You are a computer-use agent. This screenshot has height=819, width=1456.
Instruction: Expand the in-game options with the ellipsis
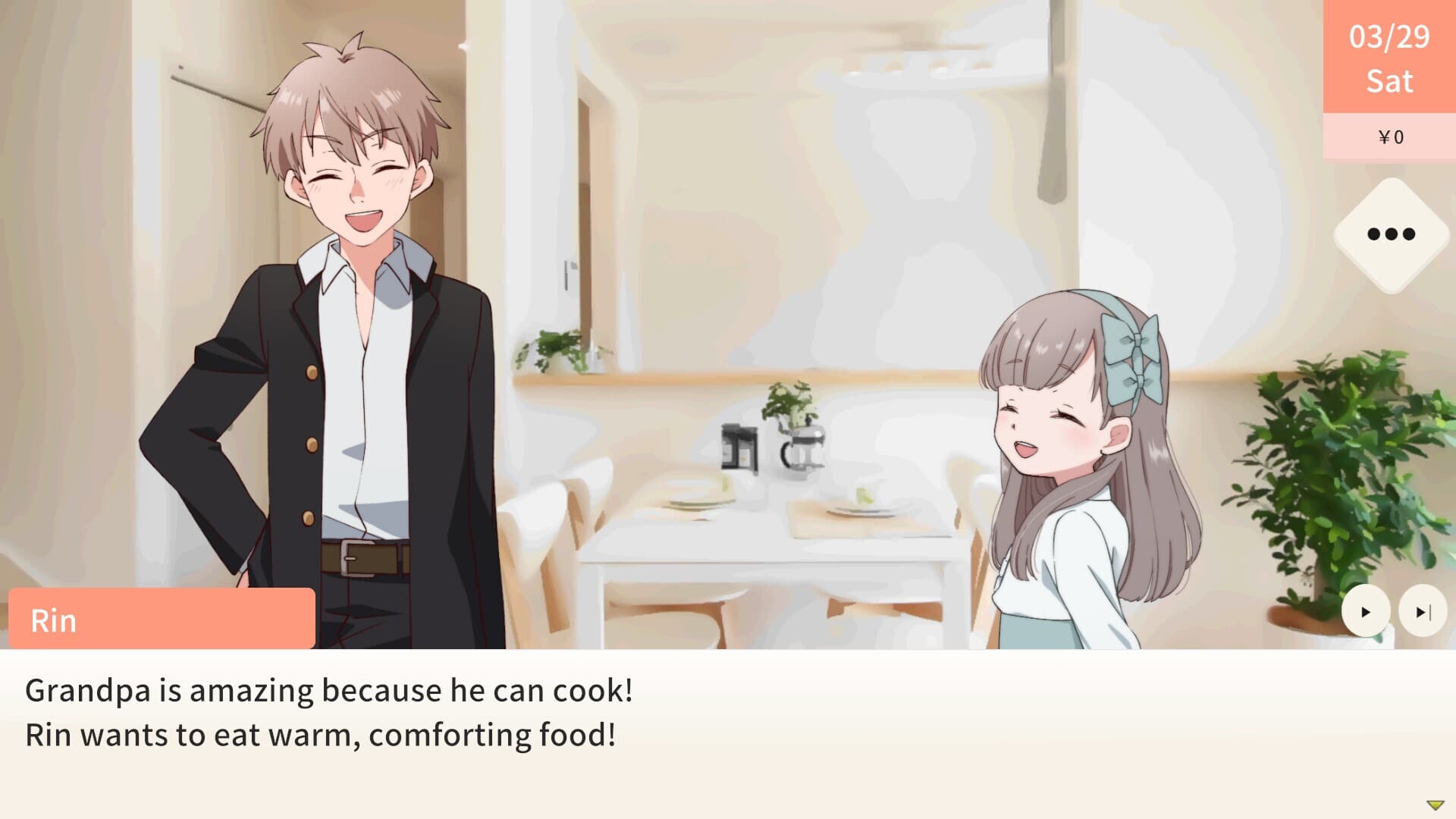(x=1392, y=235)
